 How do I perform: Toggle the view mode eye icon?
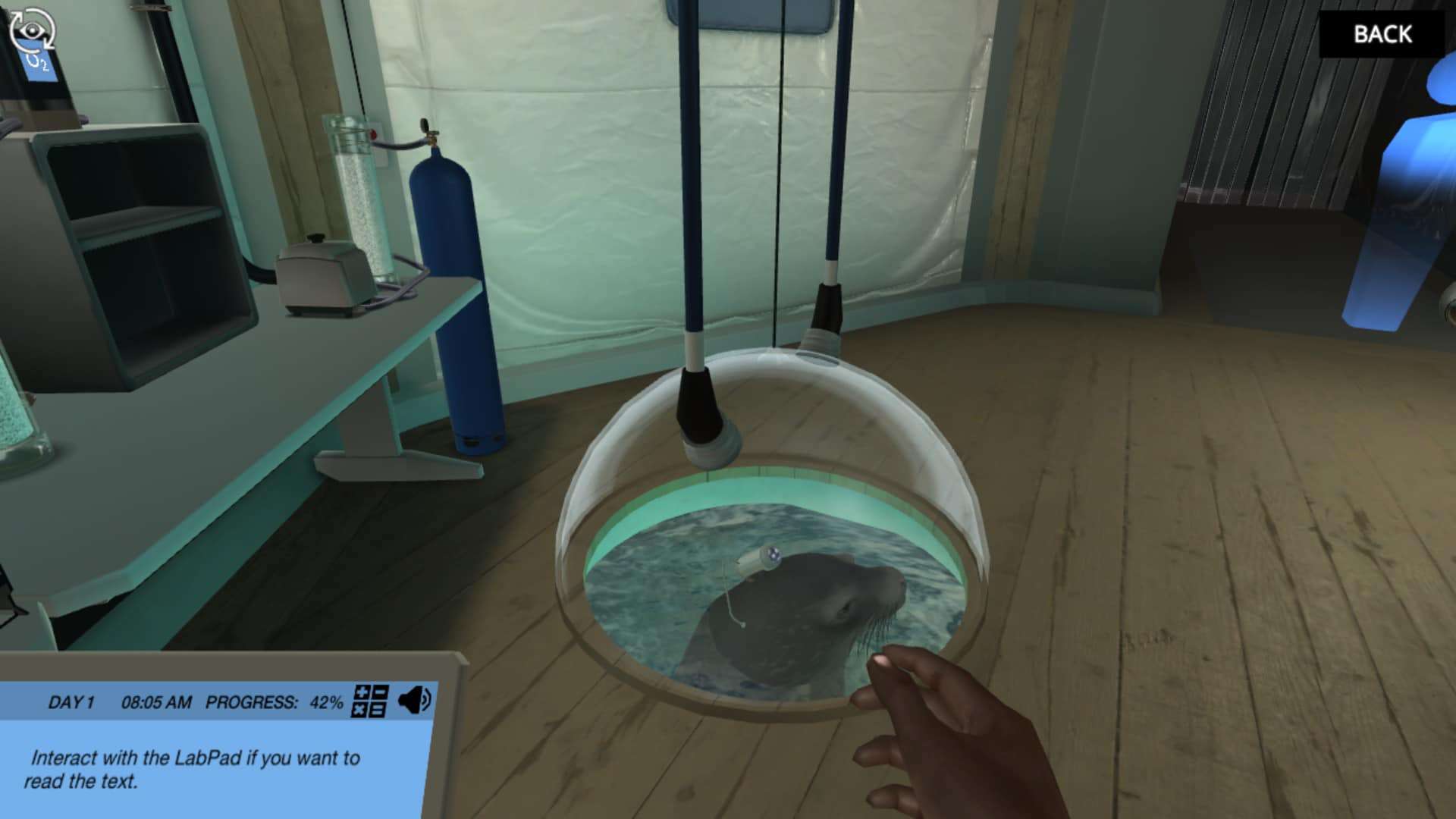(32, 31)
